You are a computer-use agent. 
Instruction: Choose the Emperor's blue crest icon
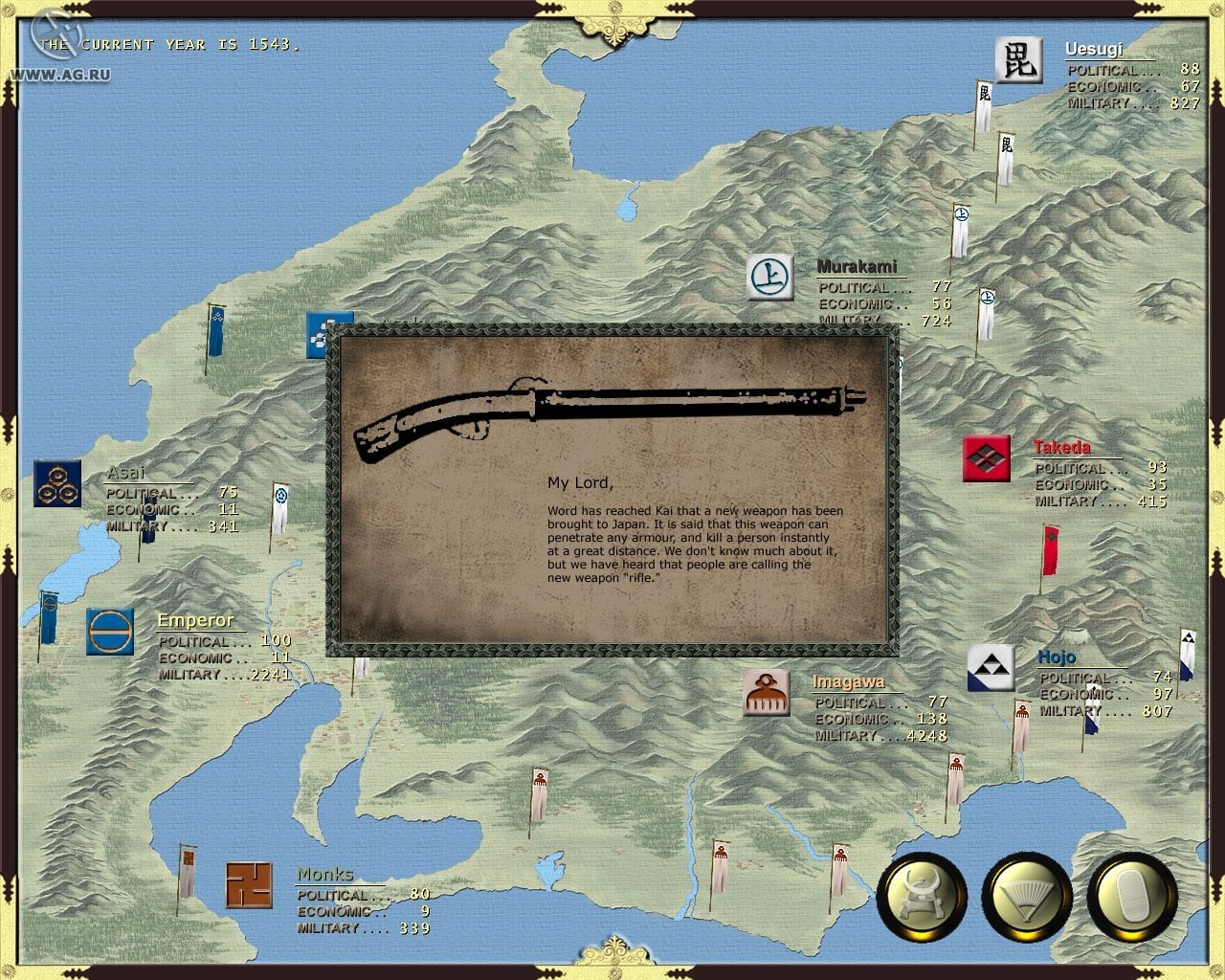pos(109,632)
